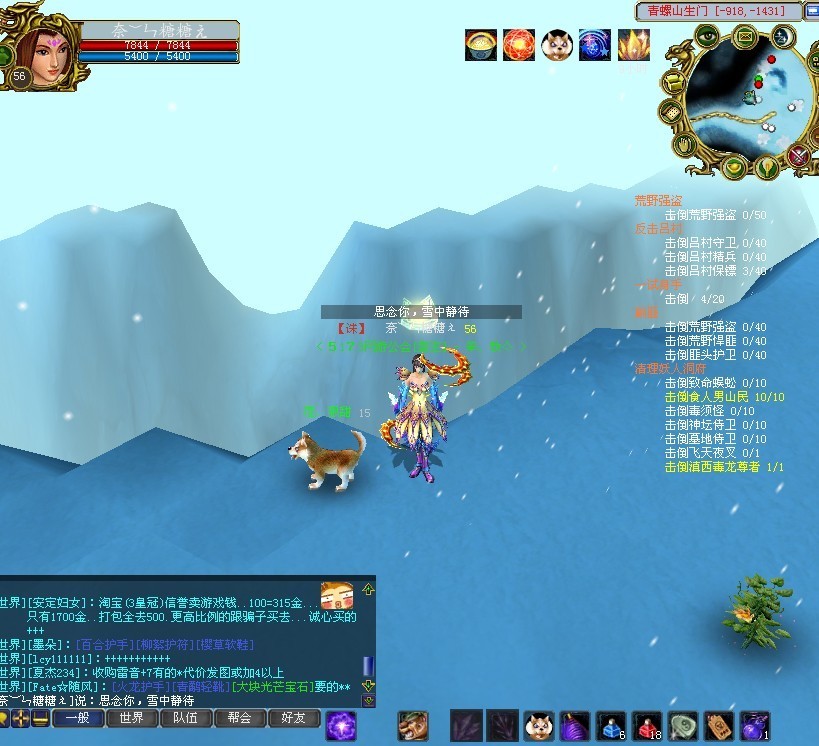Screen dimensions: 819x746
Task: Switch to the 帮会 guild chat tab
Action: [x=239, y=718]
